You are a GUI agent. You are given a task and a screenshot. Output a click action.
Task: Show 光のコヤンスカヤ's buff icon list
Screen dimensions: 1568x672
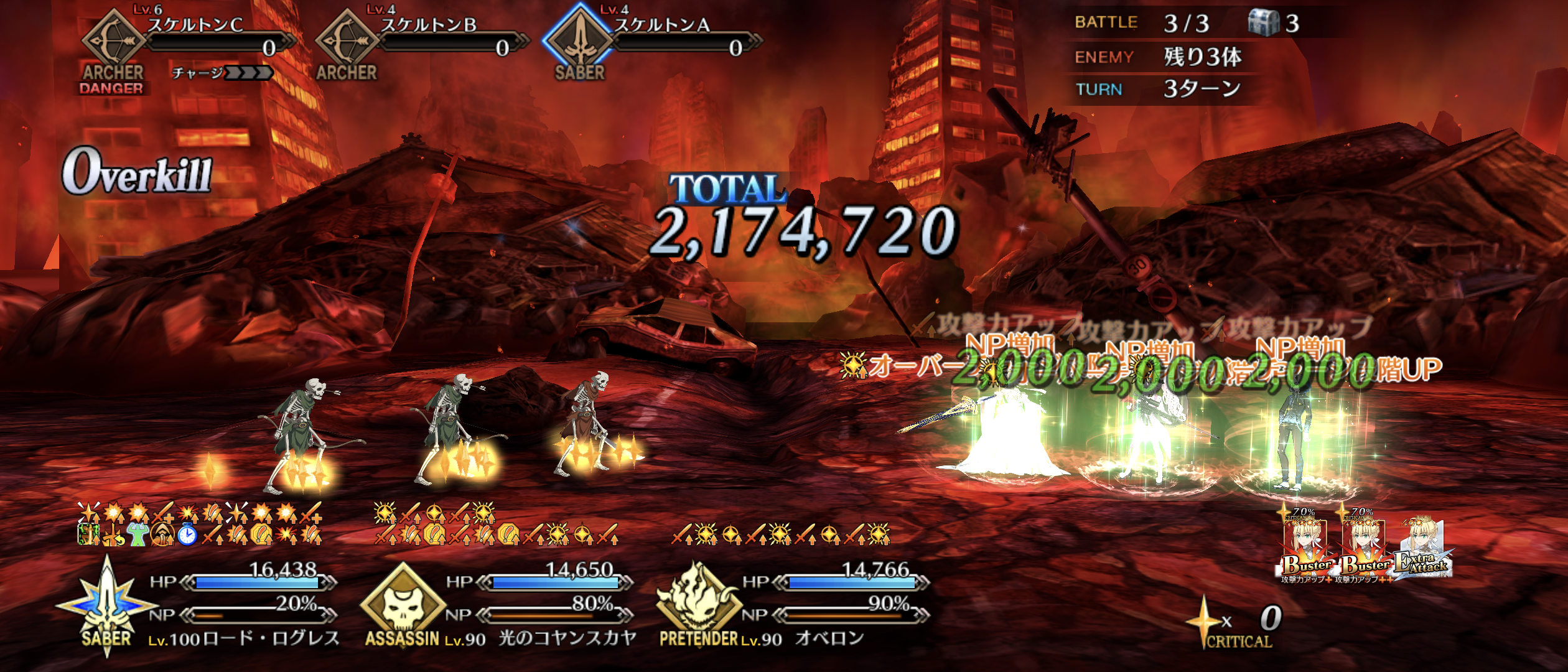tap(495, 524)
